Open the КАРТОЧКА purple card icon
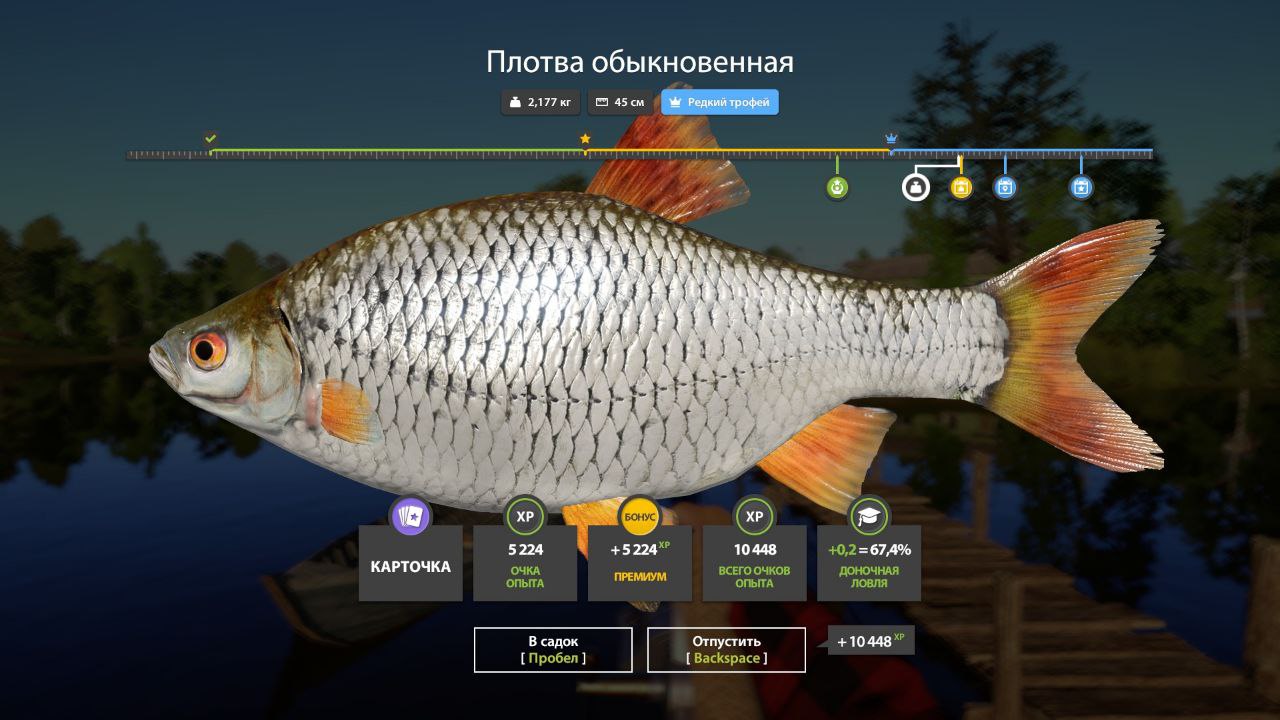The image size is (1280, 720). [410, 517]
